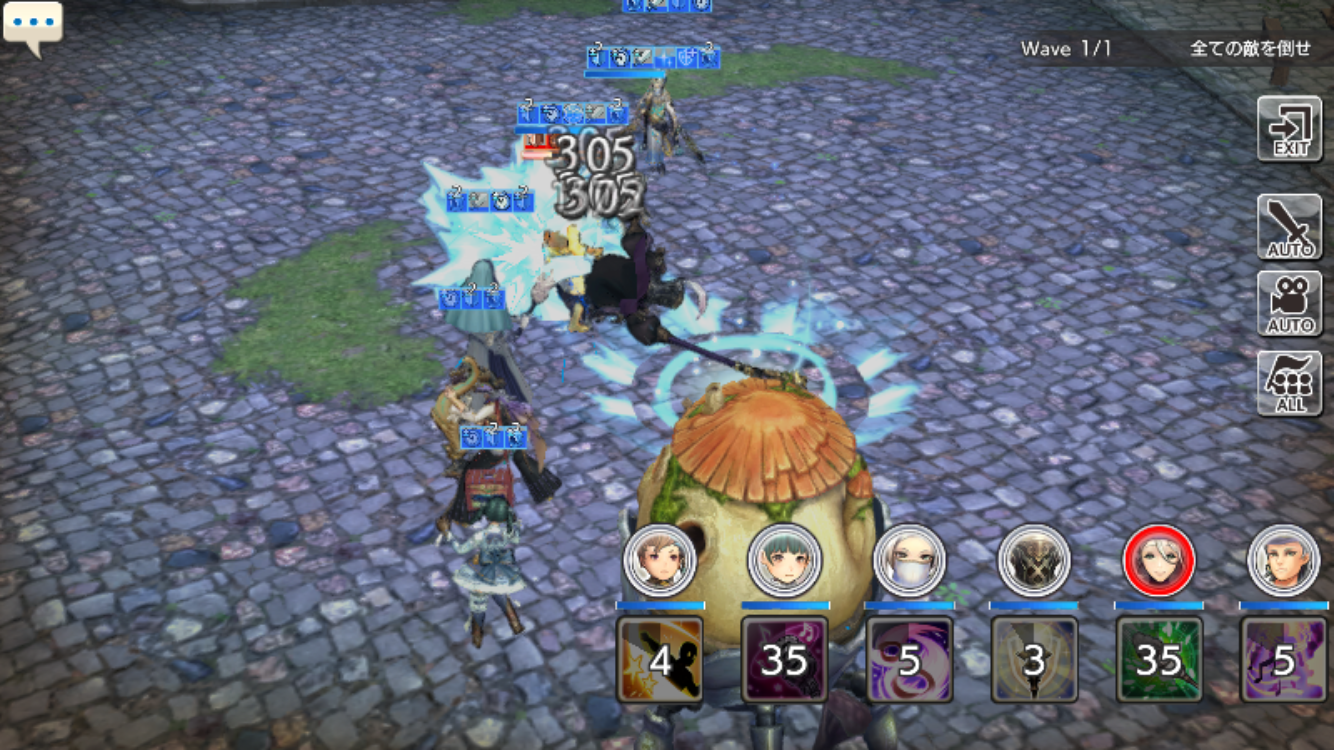Viewport: 1334px width, 750px height.
Task: Use the green staff skill
Action: [x=1159, y=659]
